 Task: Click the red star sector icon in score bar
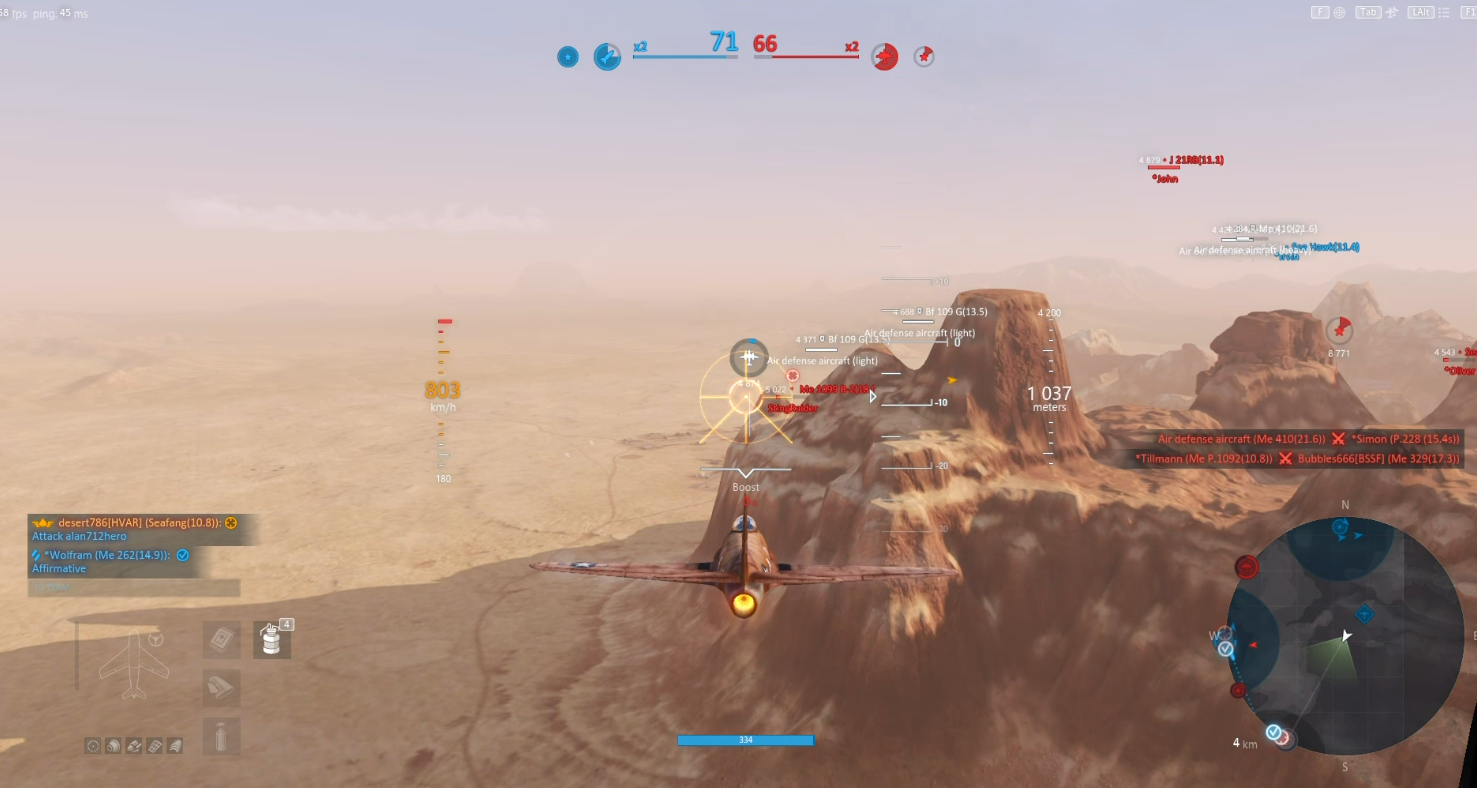[x=924, y=57]
